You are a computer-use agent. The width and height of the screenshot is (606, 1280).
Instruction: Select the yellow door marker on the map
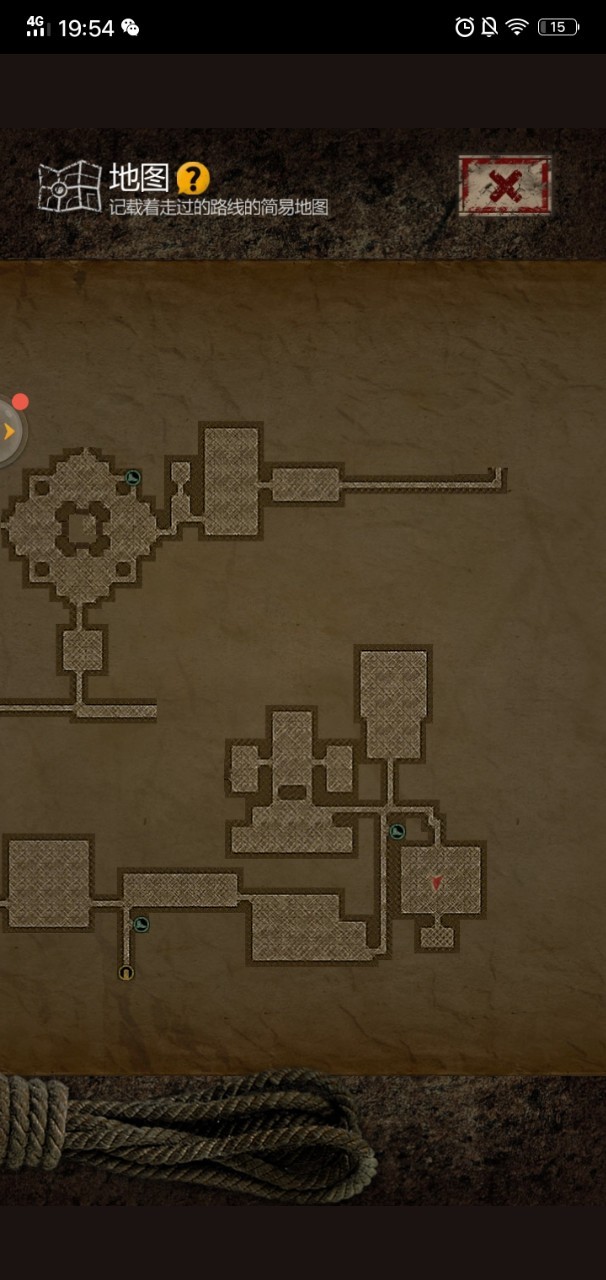[126, 972]
